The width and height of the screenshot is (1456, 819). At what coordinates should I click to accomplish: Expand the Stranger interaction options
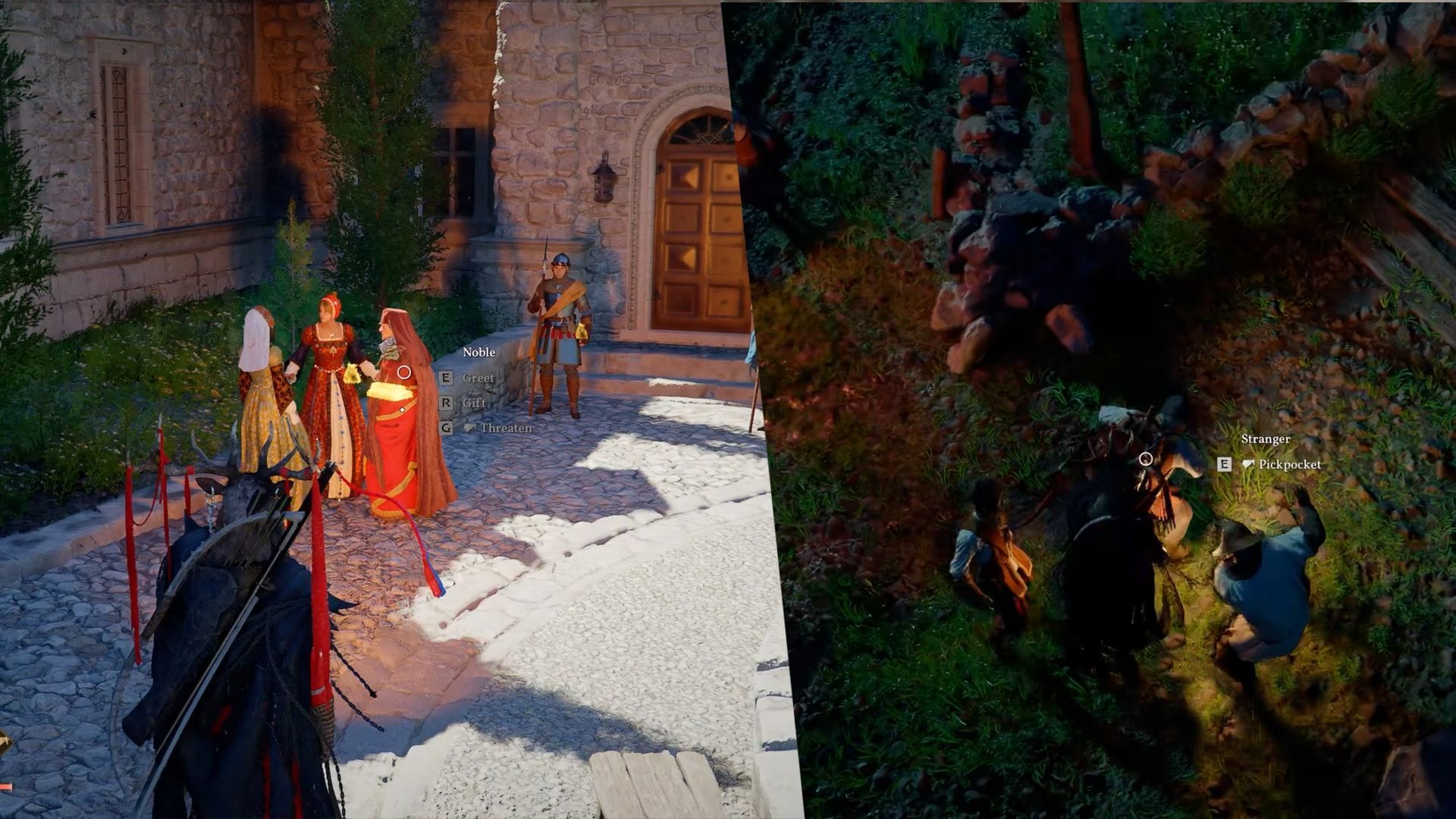(1266, 438)
